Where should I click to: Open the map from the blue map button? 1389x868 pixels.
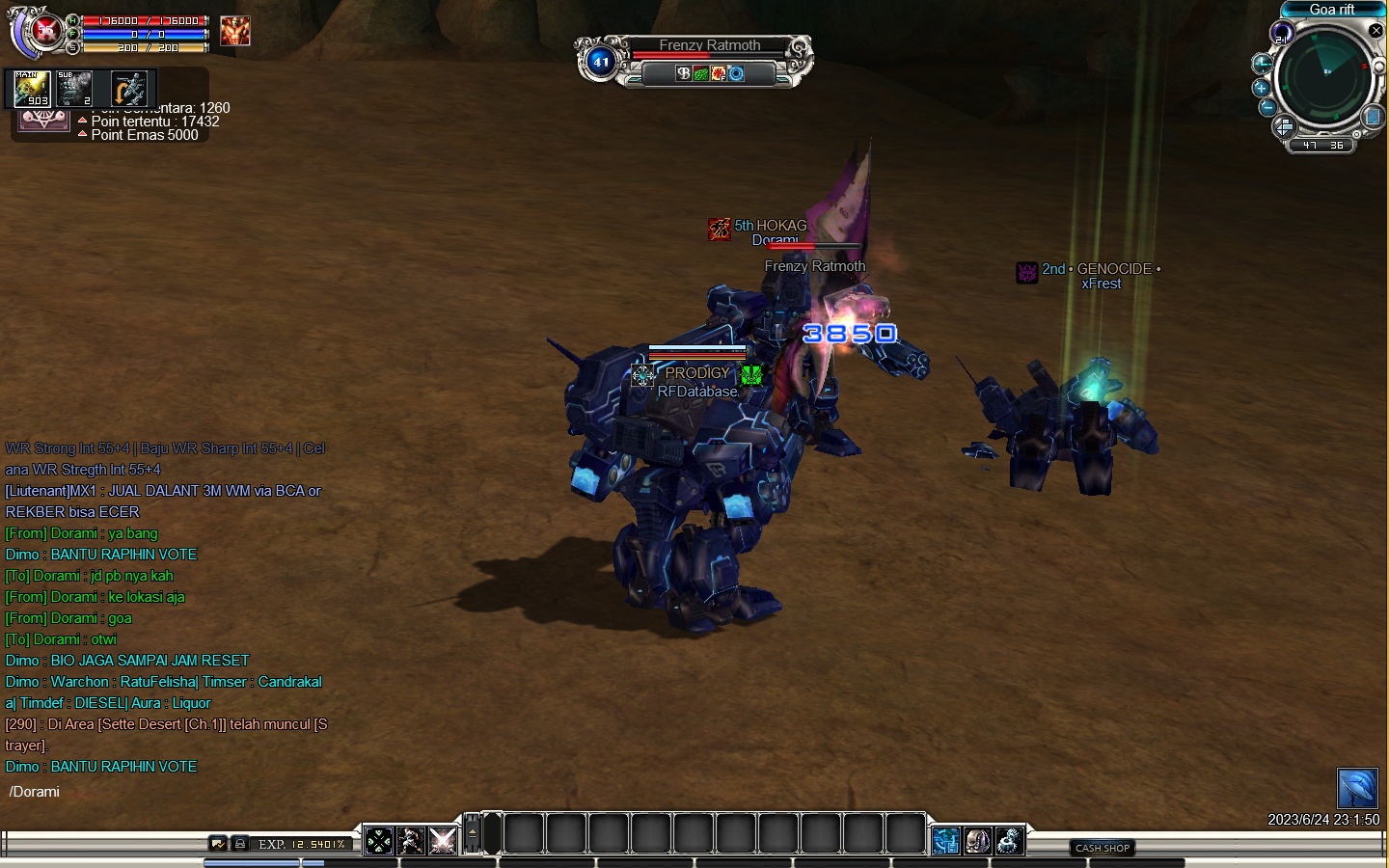tap(1373, 117)
